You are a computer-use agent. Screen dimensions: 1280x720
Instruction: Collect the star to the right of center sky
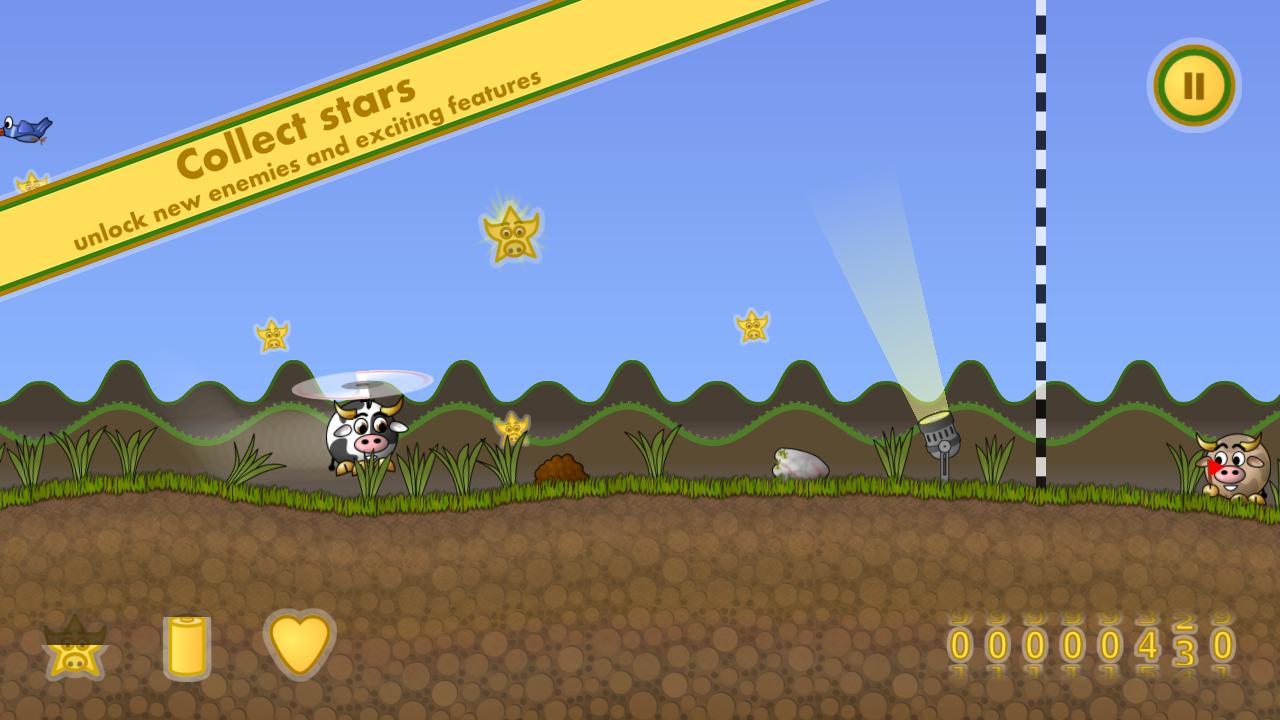pyautogui.click(x=752, y=325)
